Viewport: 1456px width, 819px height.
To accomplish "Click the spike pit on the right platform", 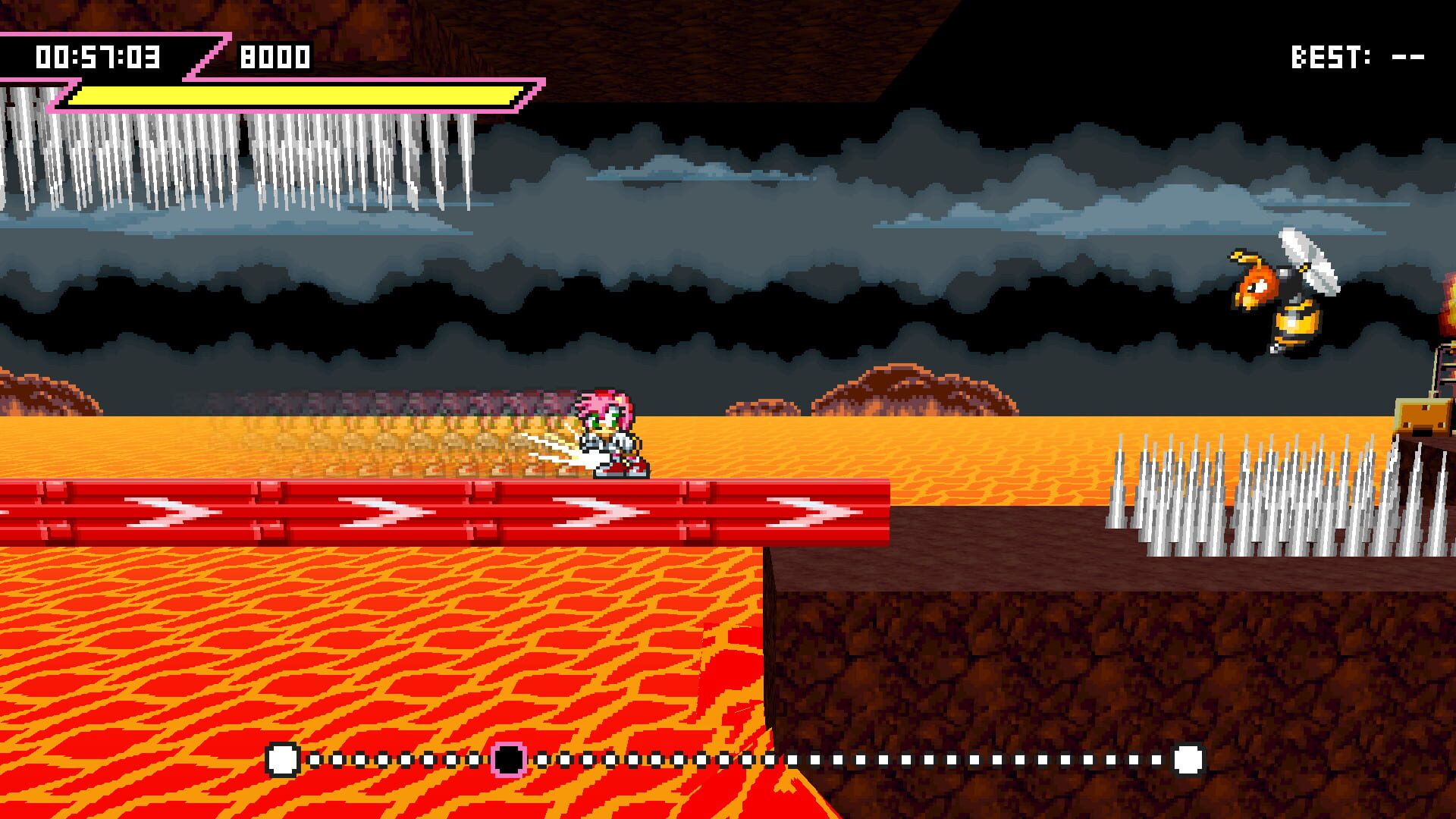I will click(1251, 493).
